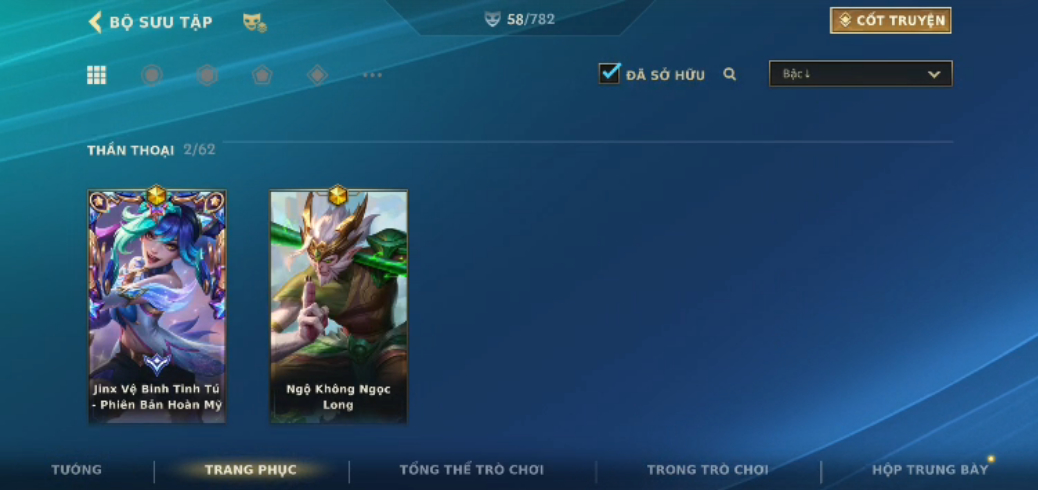The width and height of the screenshot is (1038, 490).
Task: Open the Hộp Trưng Bày tab
Action: pos(929,470)
